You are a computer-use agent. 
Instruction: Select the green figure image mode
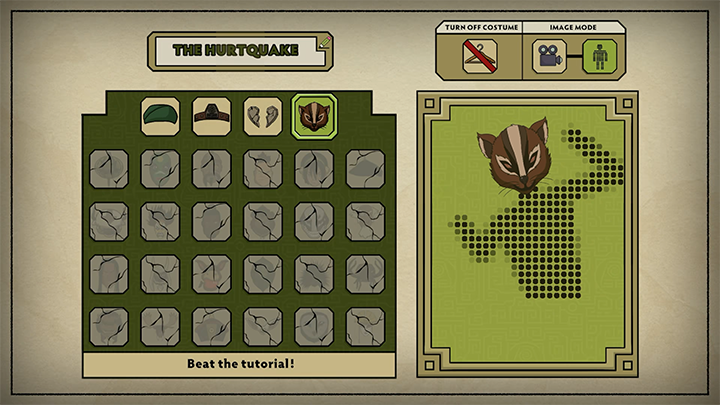pyautogui.click(x=600, y=56)
